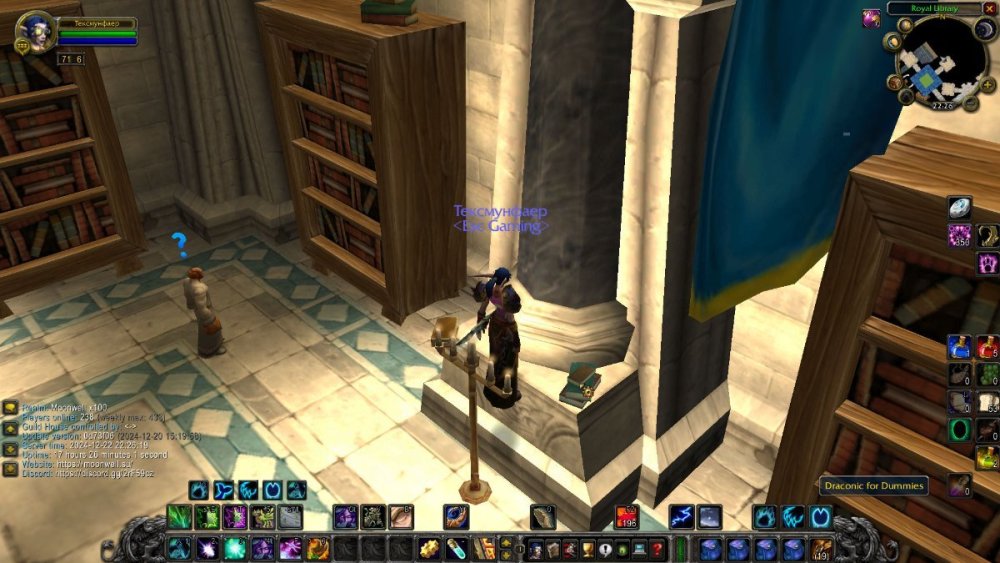Use the red health potion slot
Viewport: 1000px width, 563px height.
tap(986, 346)
